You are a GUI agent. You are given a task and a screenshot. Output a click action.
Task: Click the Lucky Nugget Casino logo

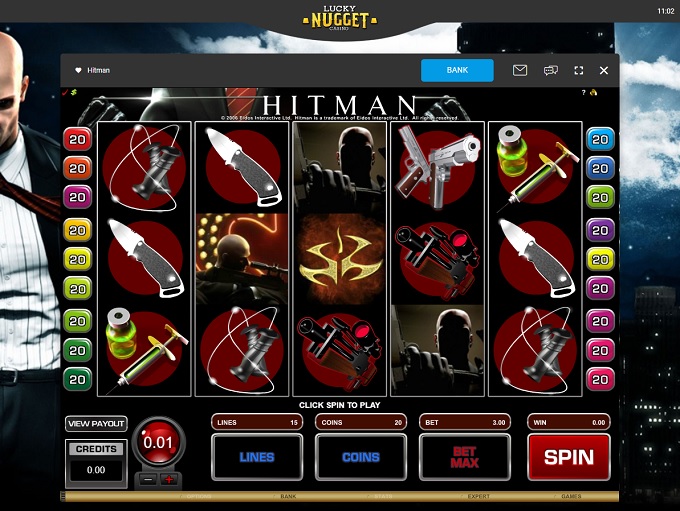pos(340,18)
